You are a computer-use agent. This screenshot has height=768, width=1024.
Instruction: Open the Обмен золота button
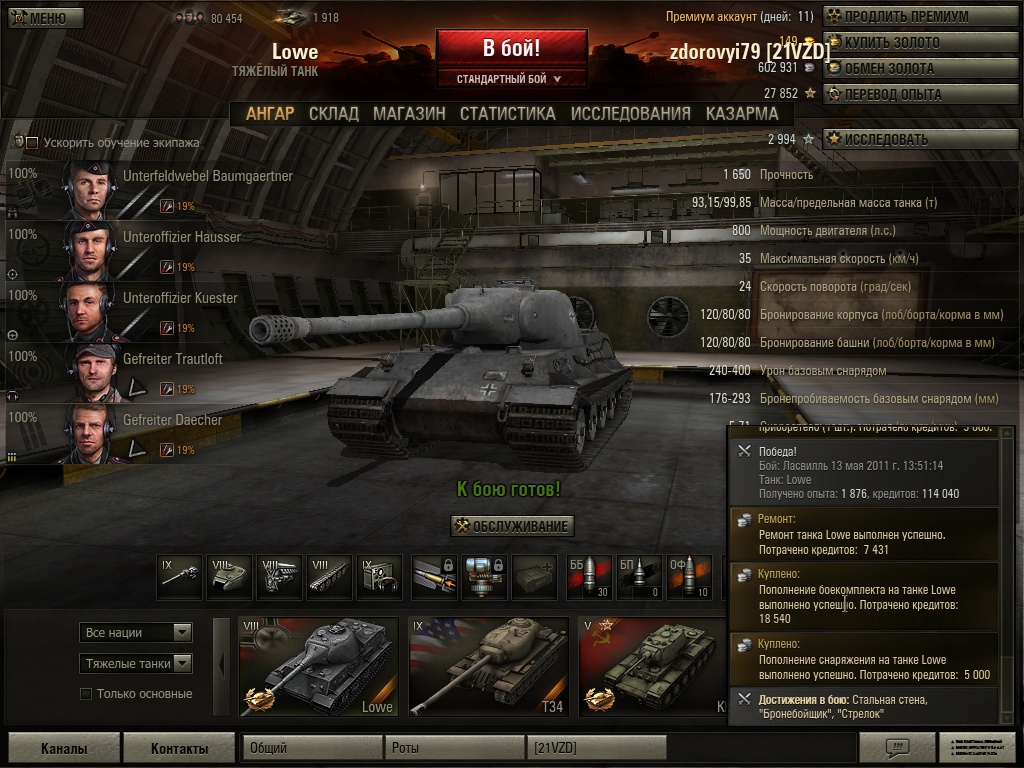[906, 69]
